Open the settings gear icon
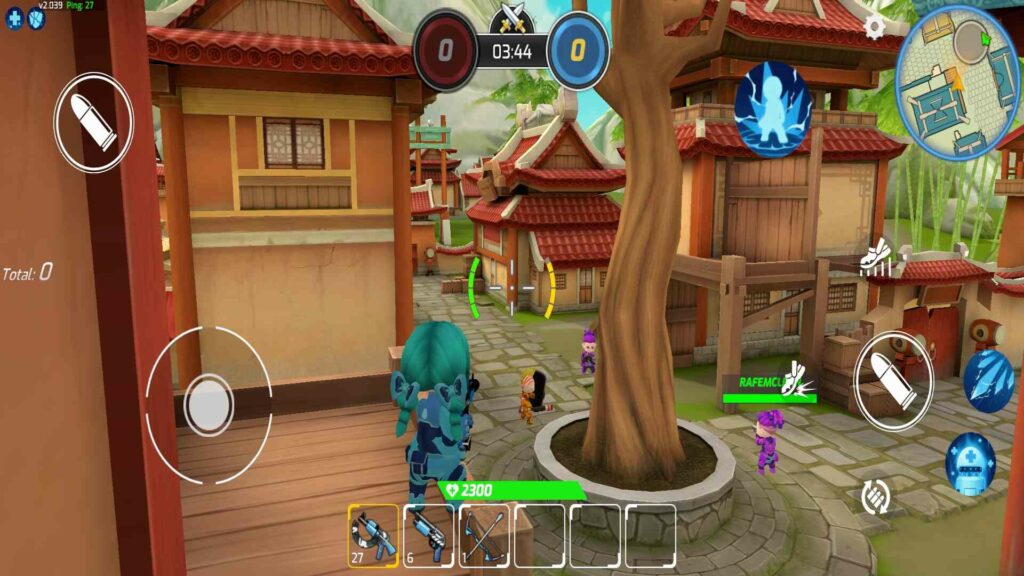The width and height of the screenshot is (1024, 576). coord(875,25)
